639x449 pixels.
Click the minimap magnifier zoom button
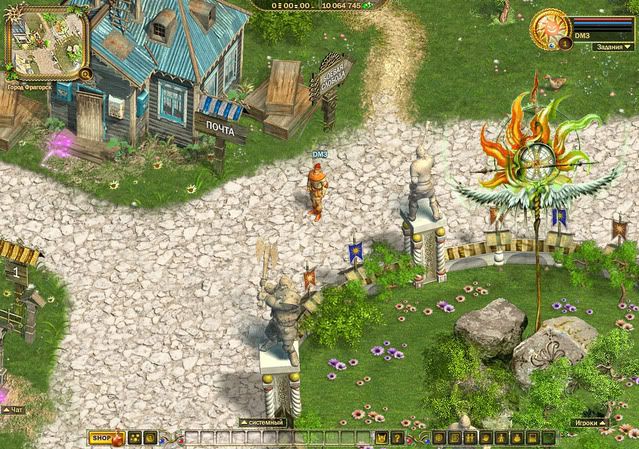pos(86,73)
